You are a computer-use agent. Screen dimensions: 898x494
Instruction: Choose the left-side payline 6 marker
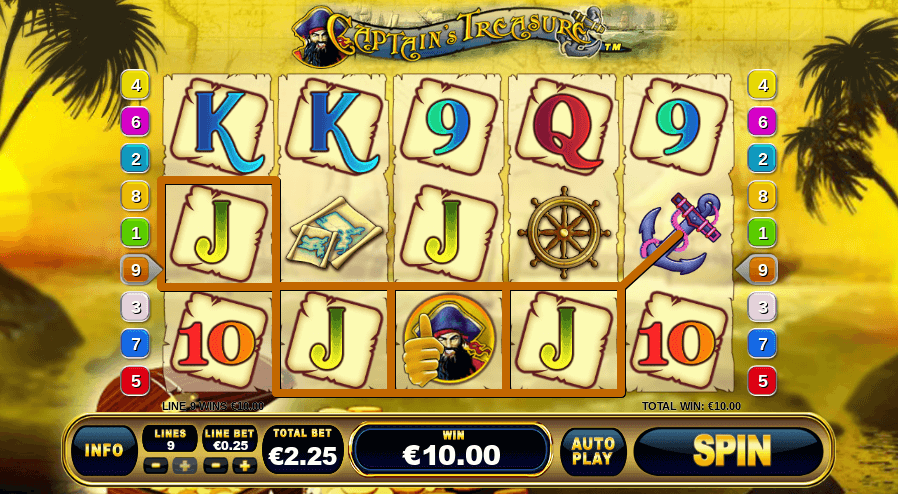click(135, 122)
